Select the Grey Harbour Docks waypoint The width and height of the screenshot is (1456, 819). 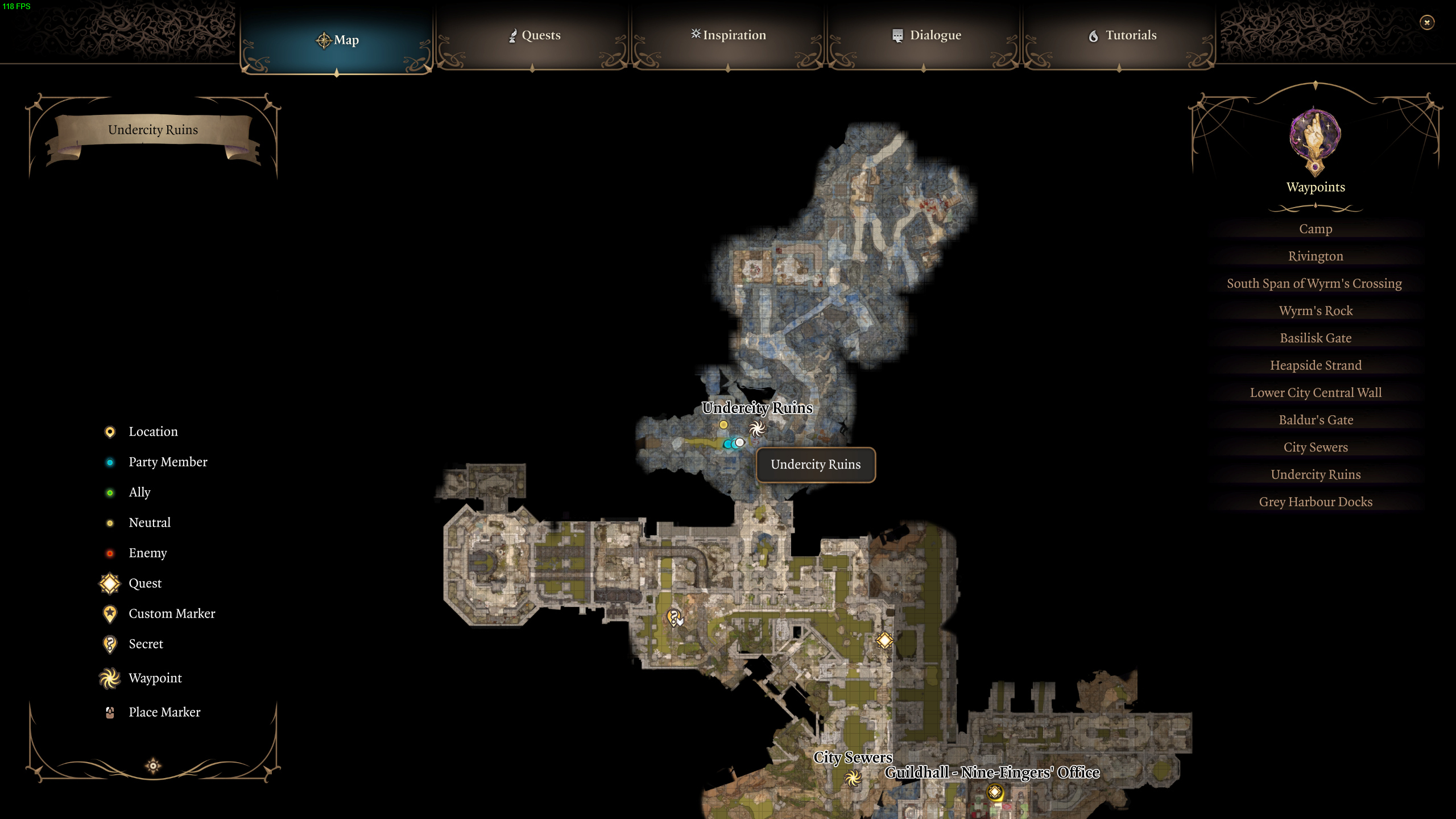click(1315, 502)
